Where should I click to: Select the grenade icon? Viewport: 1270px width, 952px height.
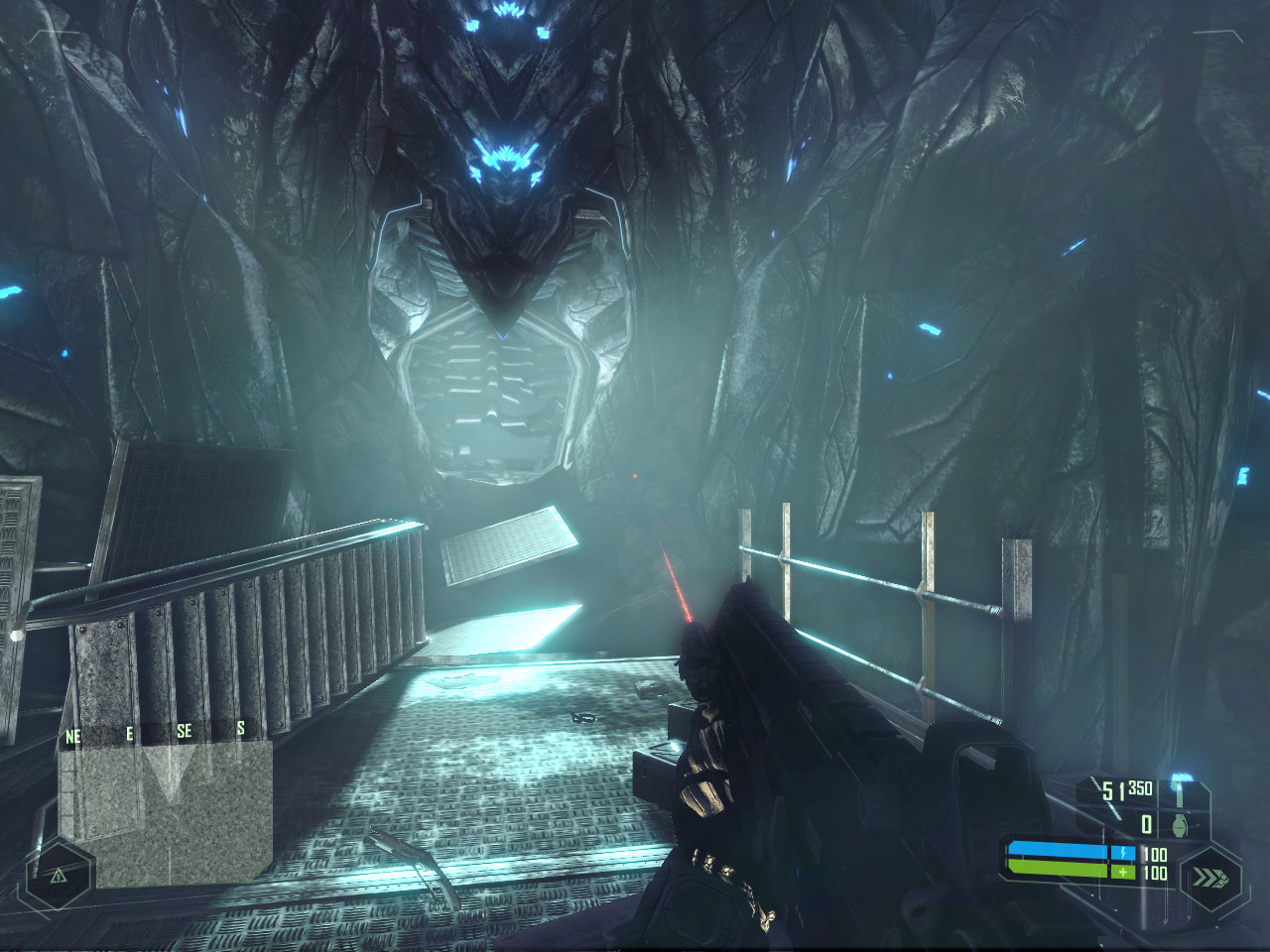(1181, 824)
